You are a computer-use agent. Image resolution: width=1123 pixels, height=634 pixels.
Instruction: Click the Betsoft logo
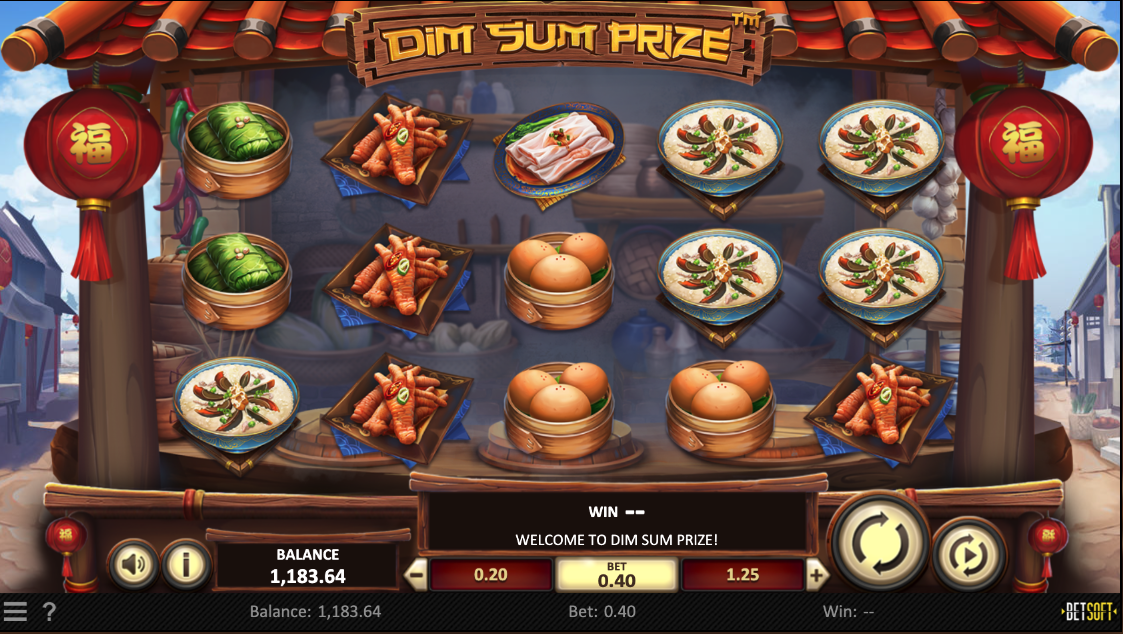[x=1090, y=611]
